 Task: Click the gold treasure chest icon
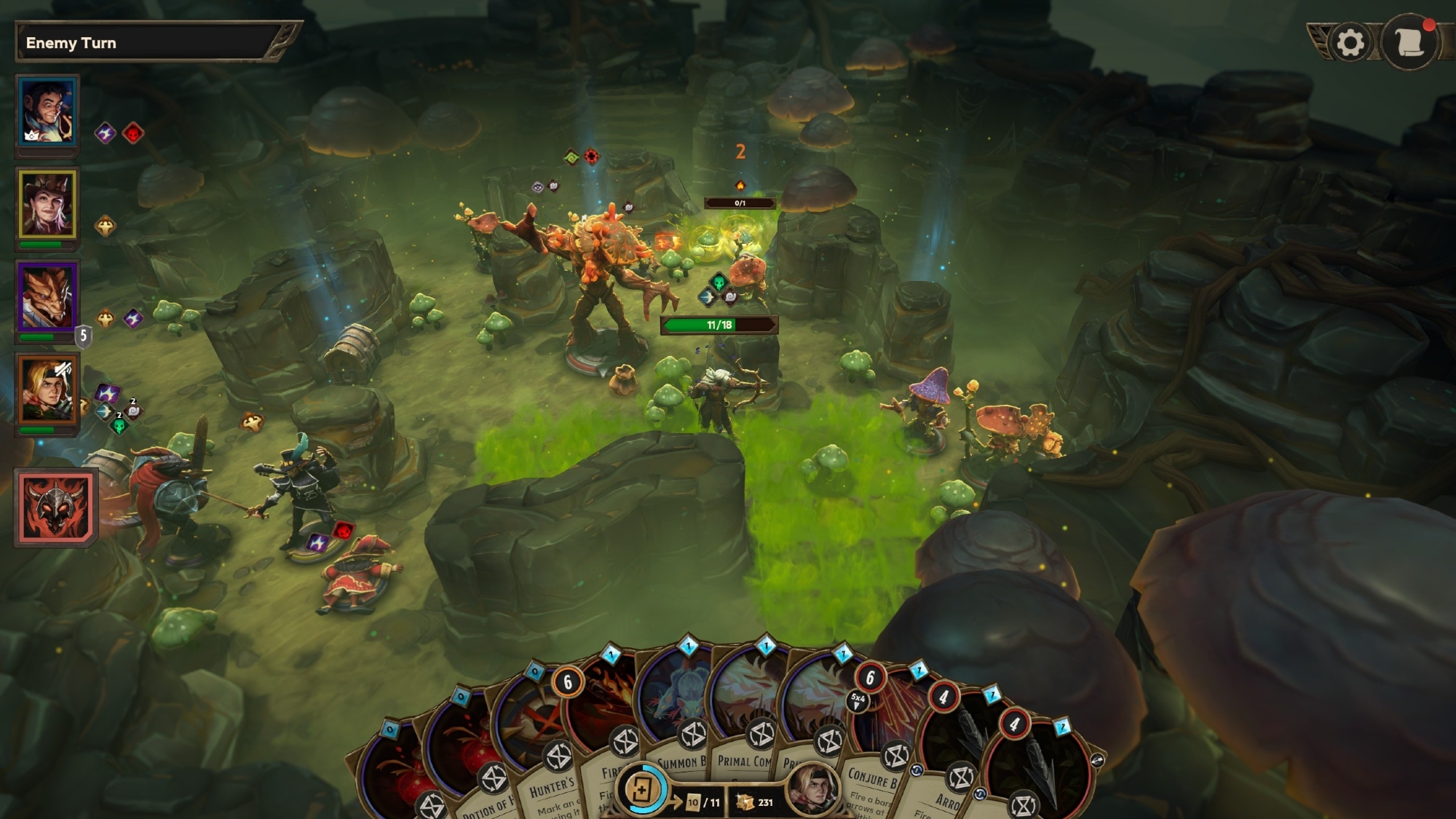pos(745,802)
